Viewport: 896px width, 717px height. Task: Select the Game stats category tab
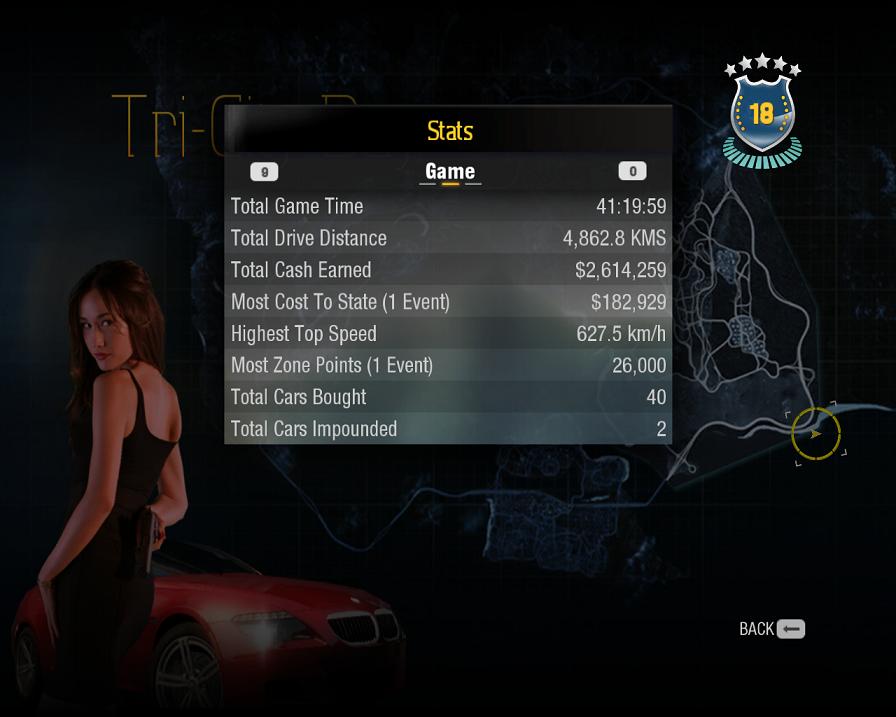[450, 171]
